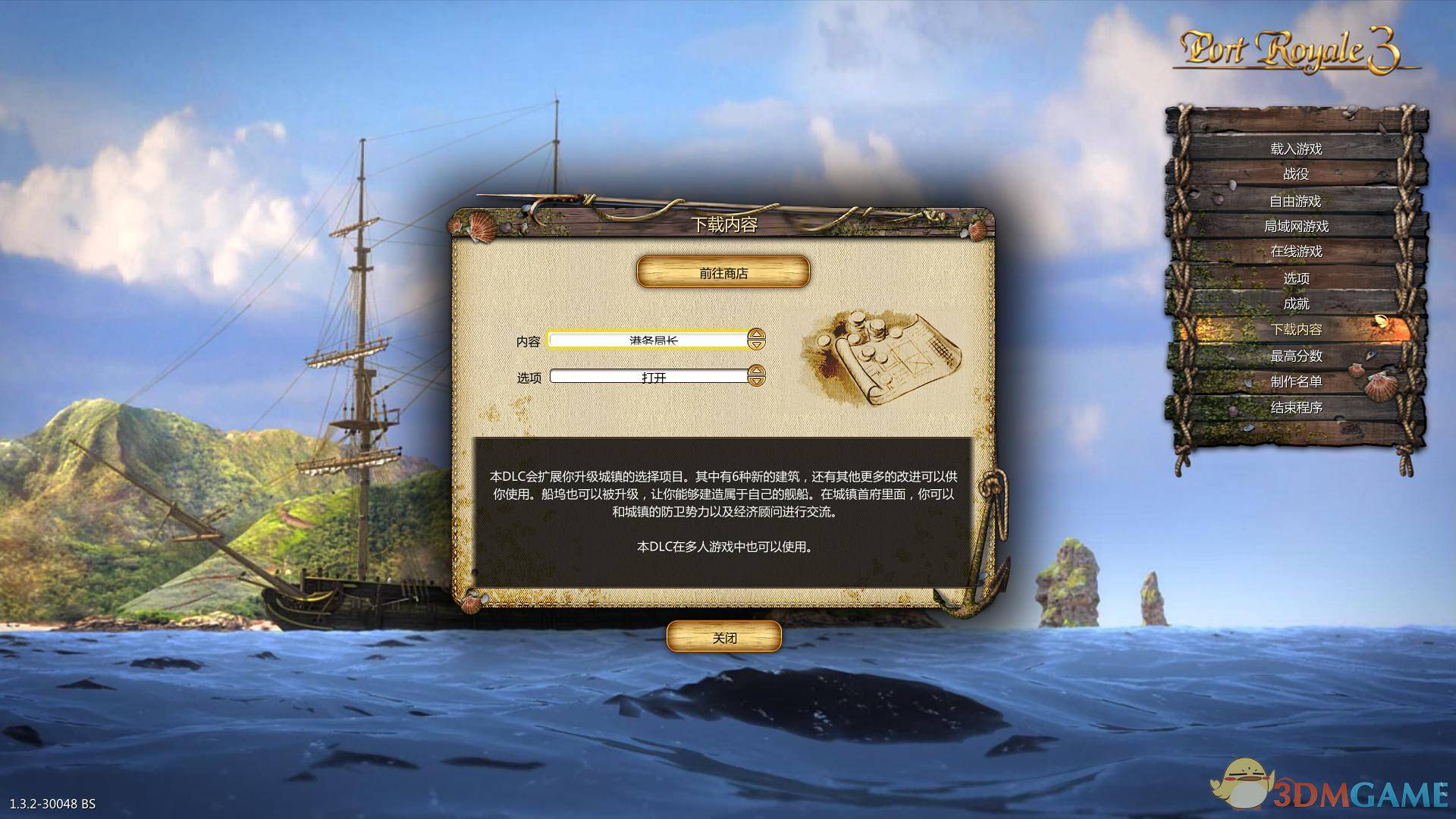Click the cycle arrows beside the 选项 selector
1456x819 pixels.
[755, 376]
